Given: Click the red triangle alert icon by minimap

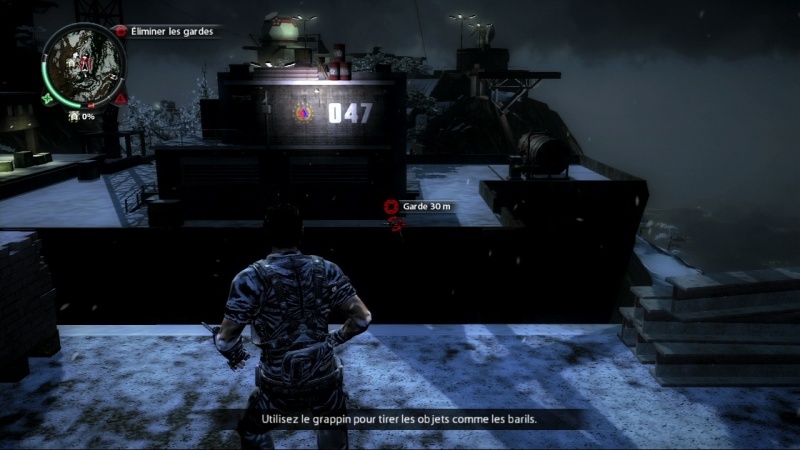Looking at the screenshot, I should [x=120, y=100].
